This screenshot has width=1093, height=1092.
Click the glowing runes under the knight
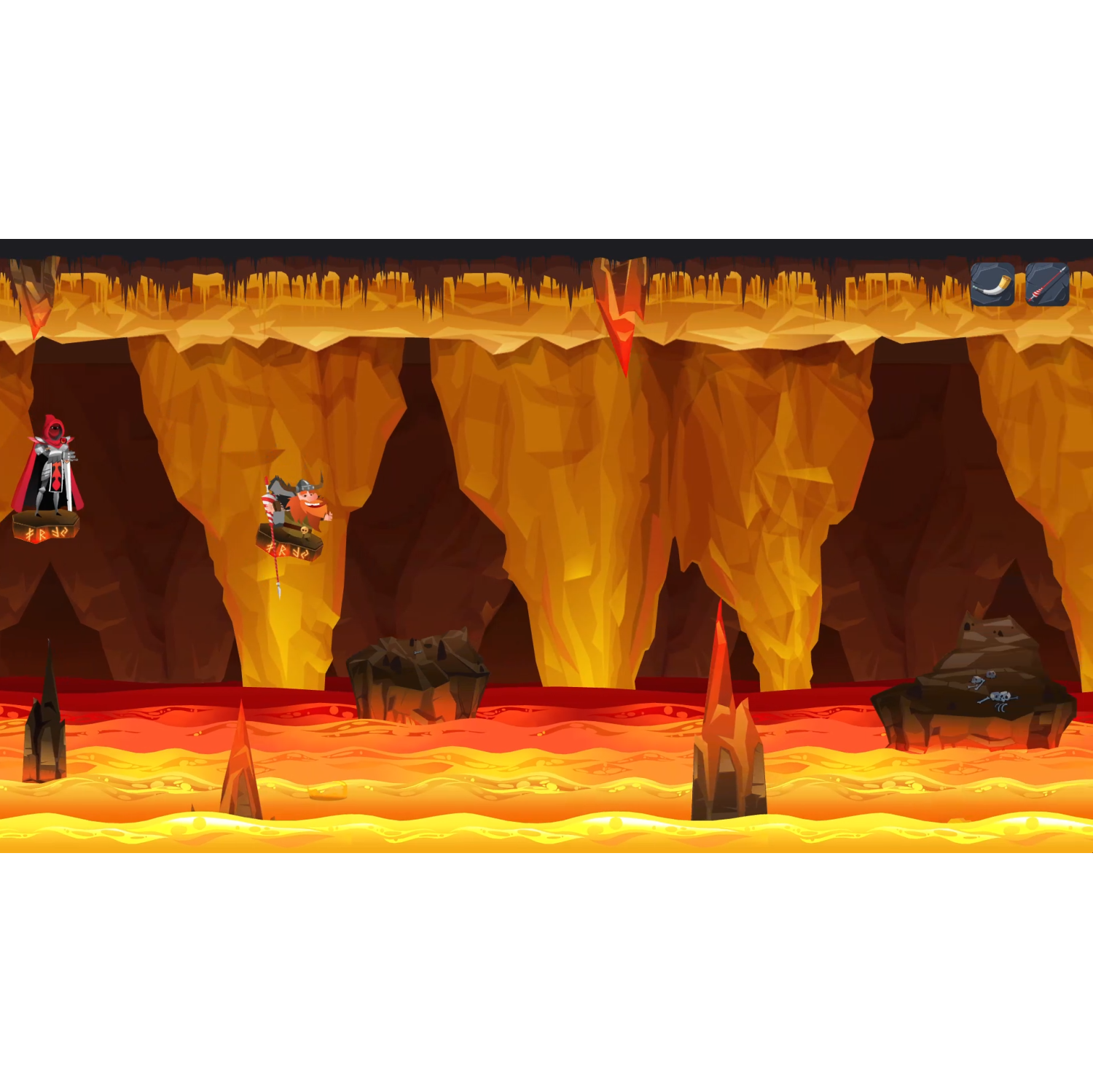click(45, 533)
